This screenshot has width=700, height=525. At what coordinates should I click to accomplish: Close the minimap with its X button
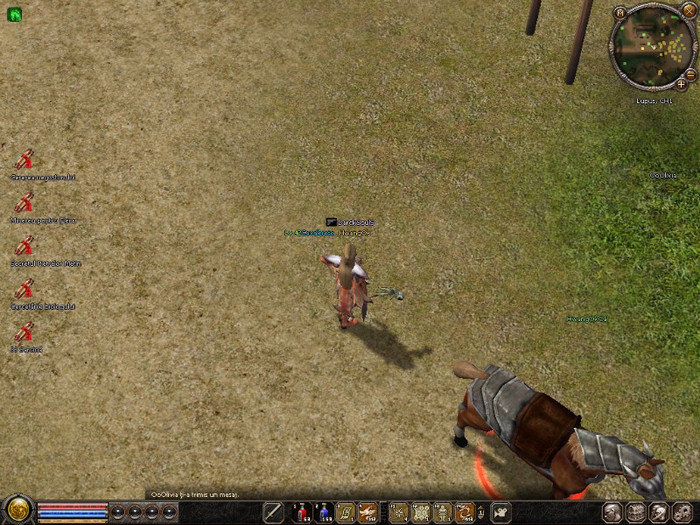688,10
